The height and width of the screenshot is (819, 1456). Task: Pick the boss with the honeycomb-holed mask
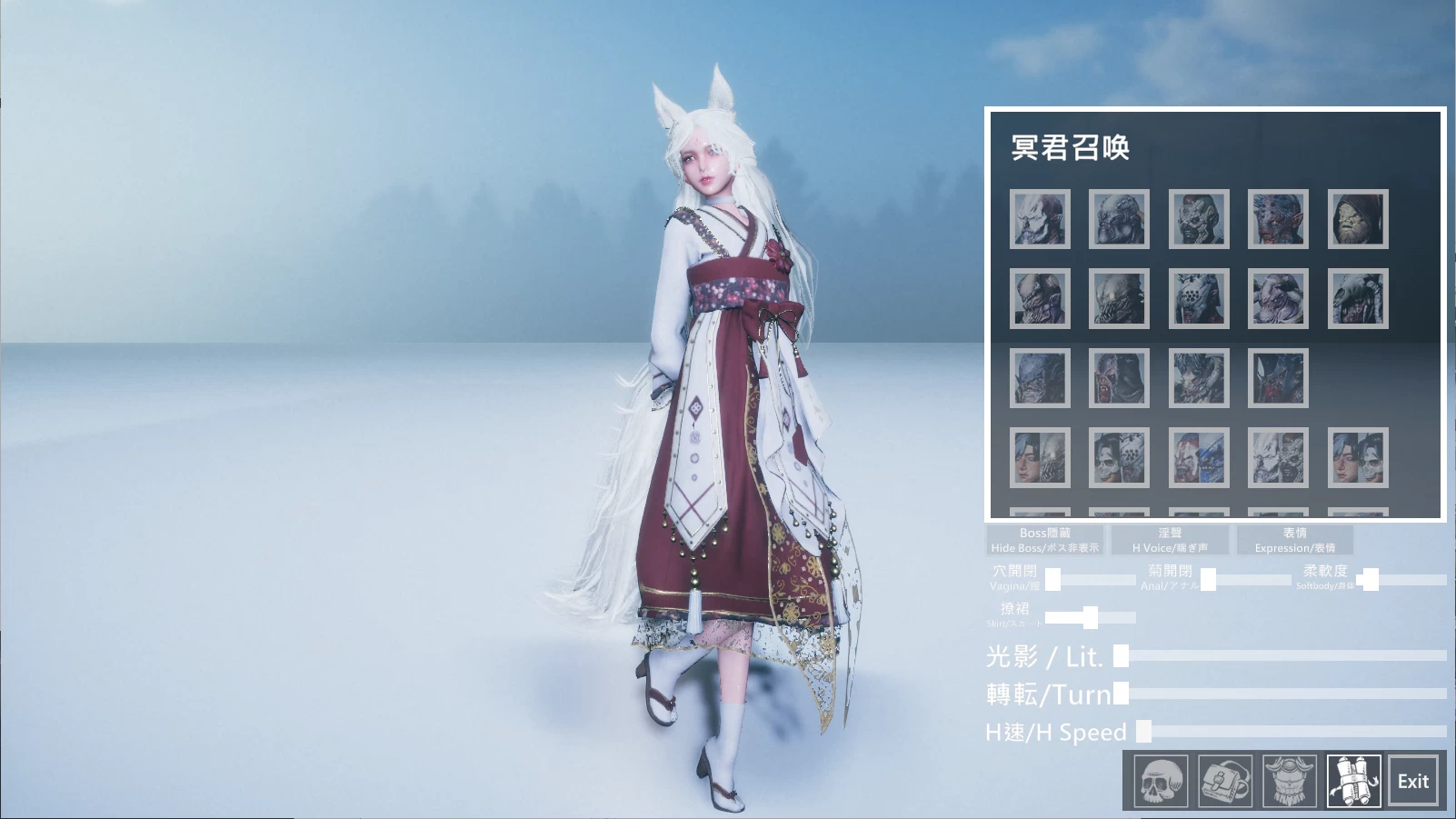point(1198,298)
